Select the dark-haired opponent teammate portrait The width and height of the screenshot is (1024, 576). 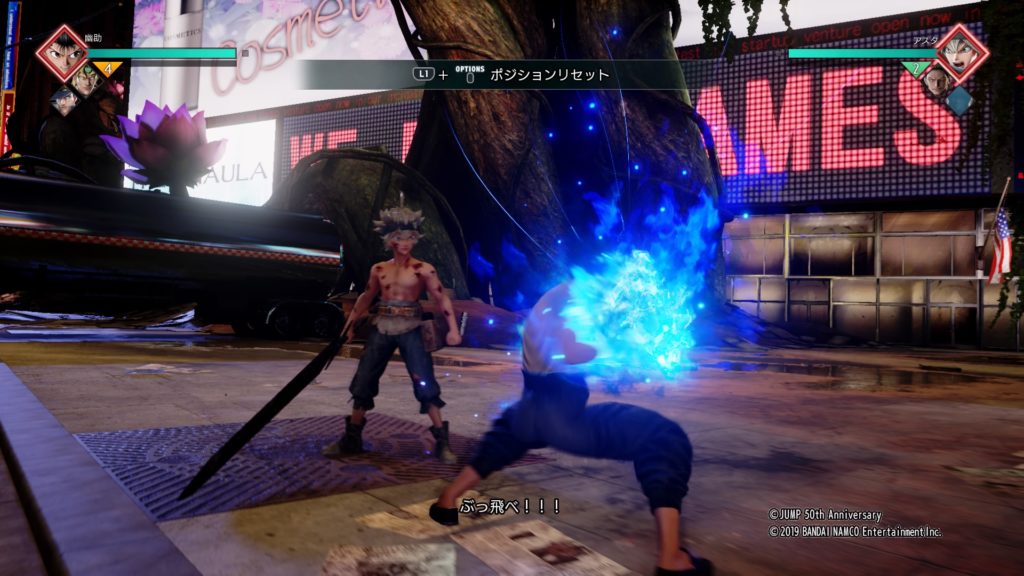point(936,81)
